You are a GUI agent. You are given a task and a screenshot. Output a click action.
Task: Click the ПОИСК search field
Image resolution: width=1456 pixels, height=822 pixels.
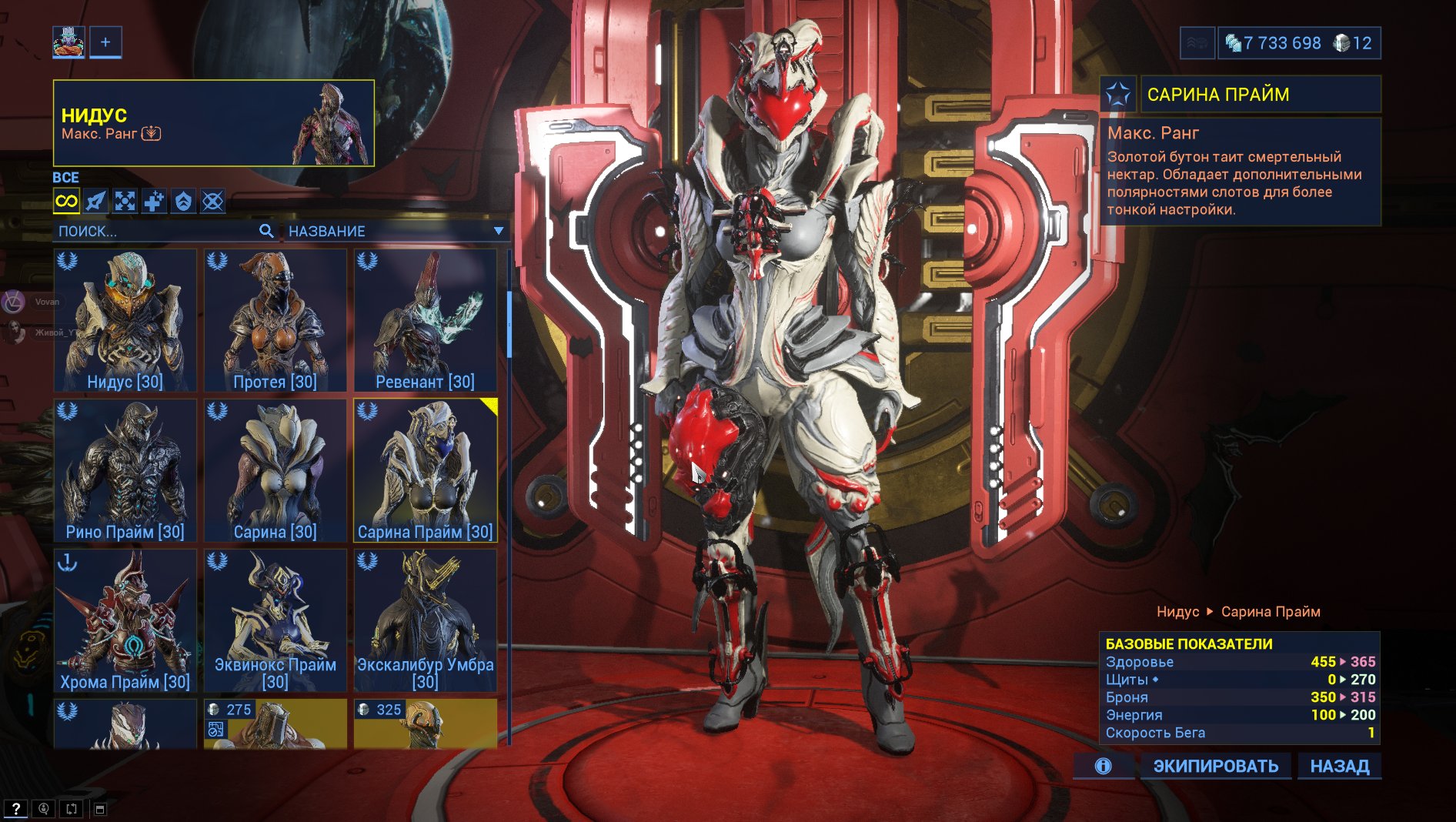[x=158, y=231]
